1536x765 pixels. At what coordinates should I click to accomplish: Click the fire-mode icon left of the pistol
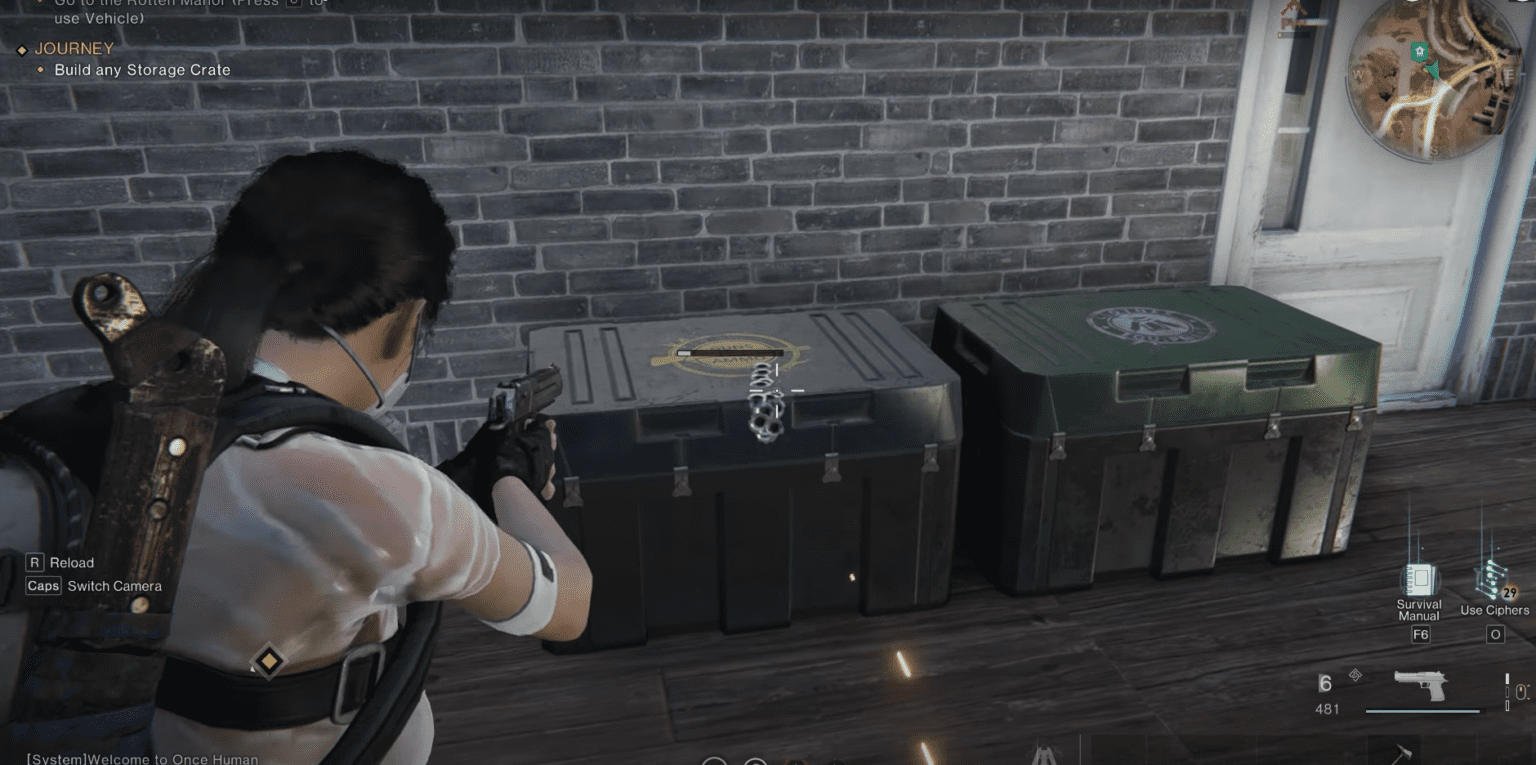point(1356,675)
